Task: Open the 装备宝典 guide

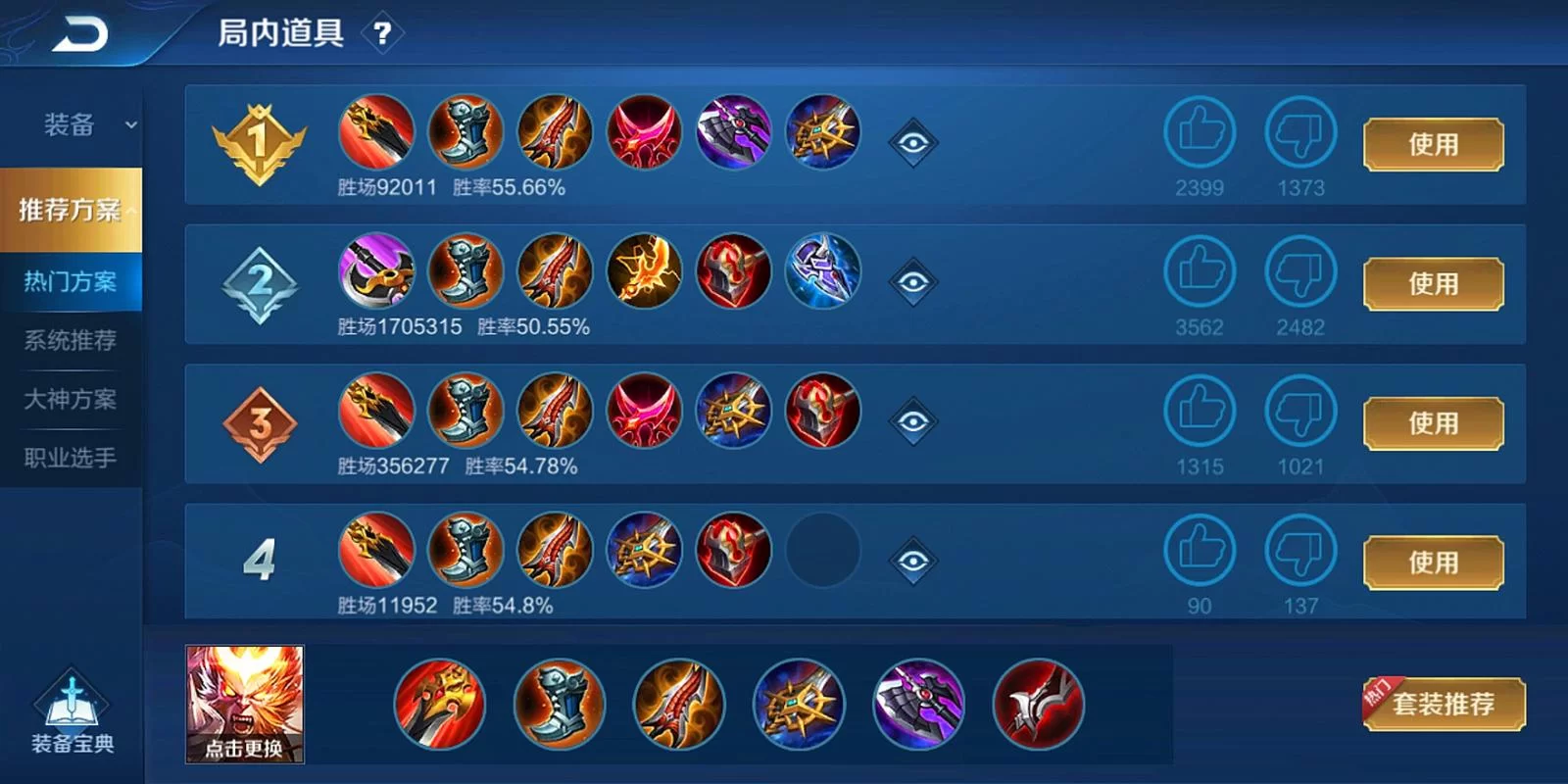Action: pos(72,713)
